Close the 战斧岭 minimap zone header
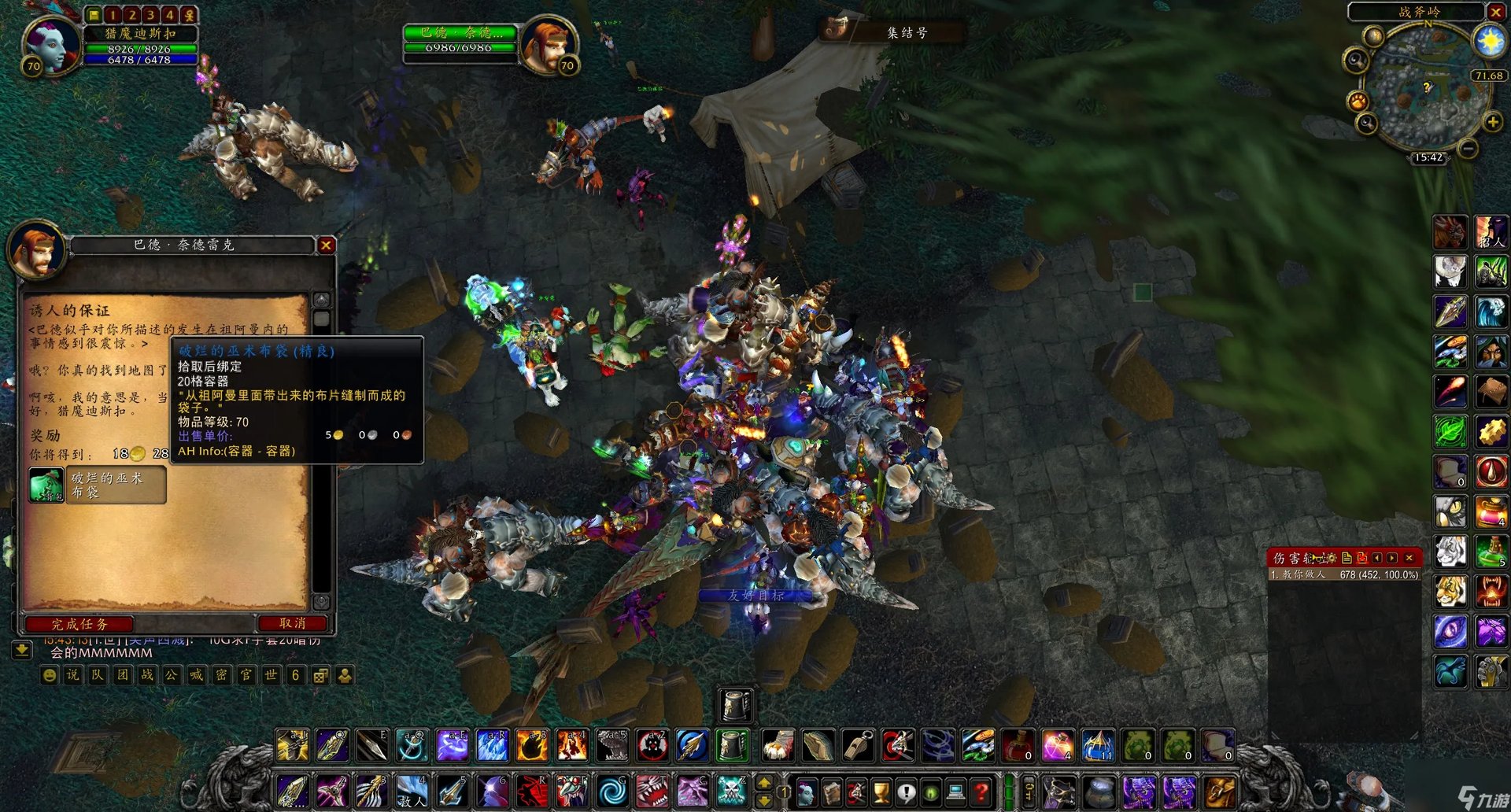The width and height of the screenshot is (1511, 812). pyautogui.click(x=1496, y=12)
